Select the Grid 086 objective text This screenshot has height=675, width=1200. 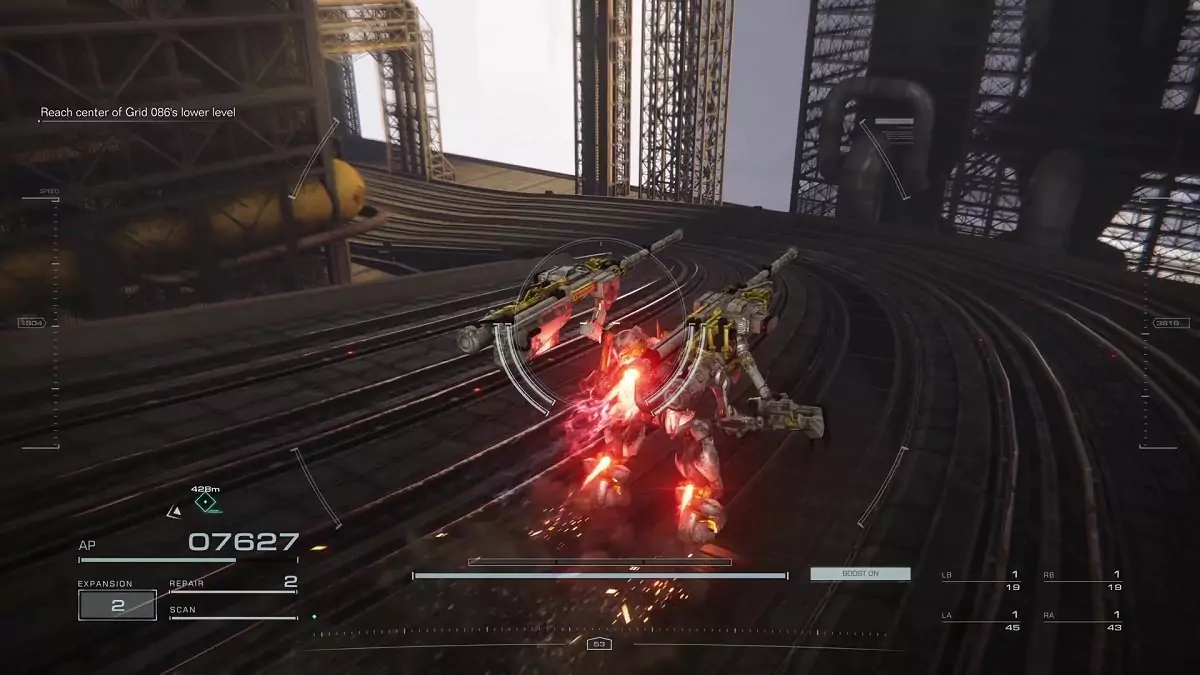(x=138, y=113)
